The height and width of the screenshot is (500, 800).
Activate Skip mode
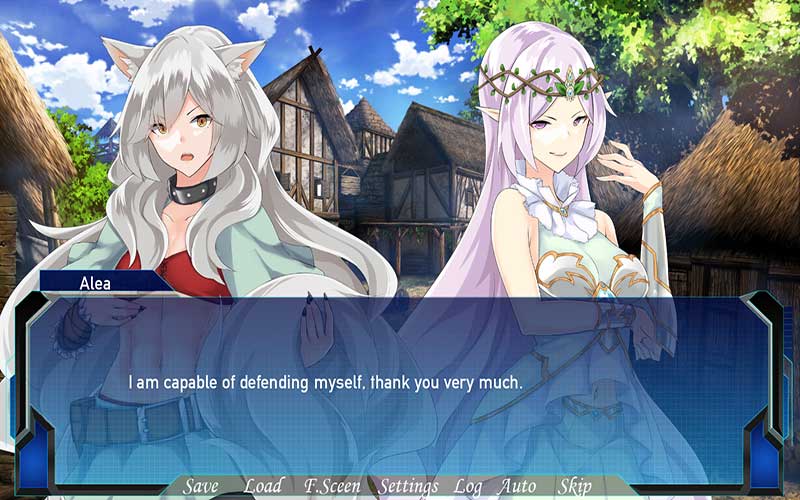(x=575, y=486)
